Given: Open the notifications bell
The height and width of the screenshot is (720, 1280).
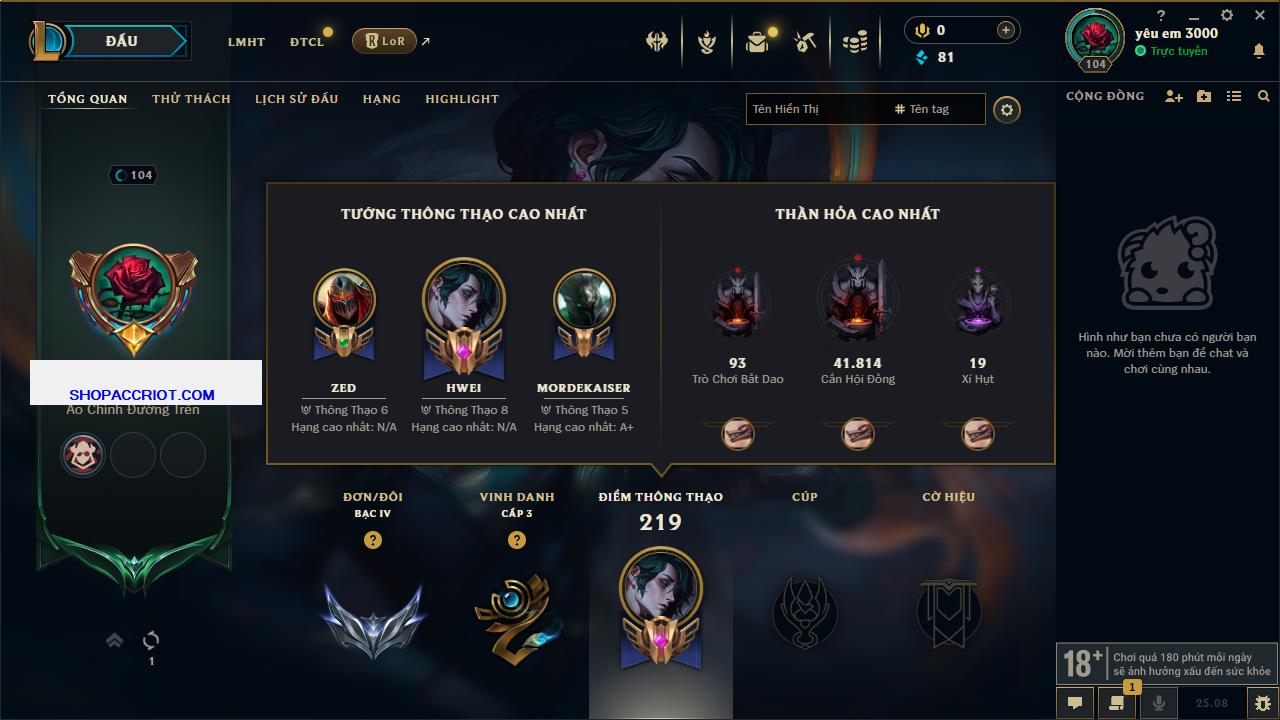Looking at the screenshot, I should [1259, 51].
